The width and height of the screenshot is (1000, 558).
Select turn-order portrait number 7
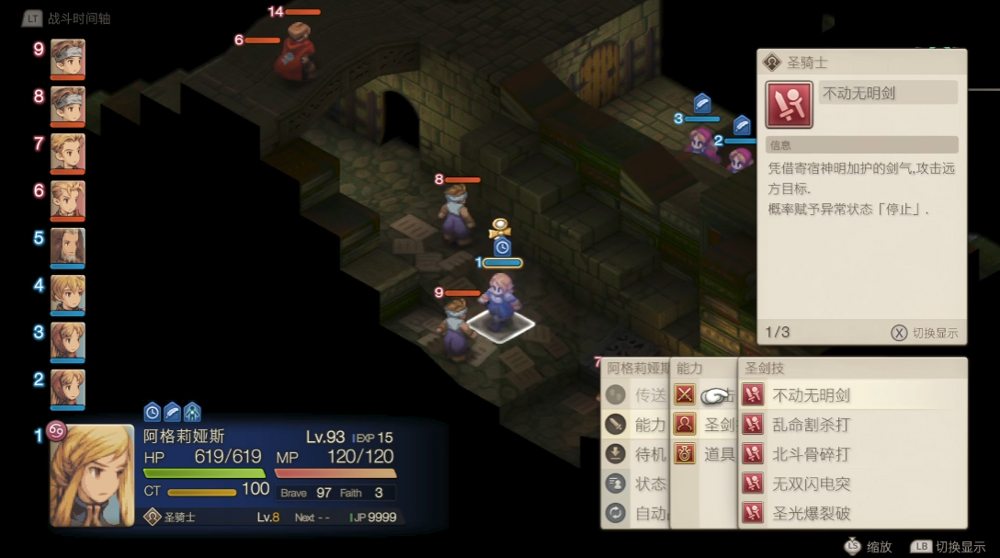click(68, 153)
